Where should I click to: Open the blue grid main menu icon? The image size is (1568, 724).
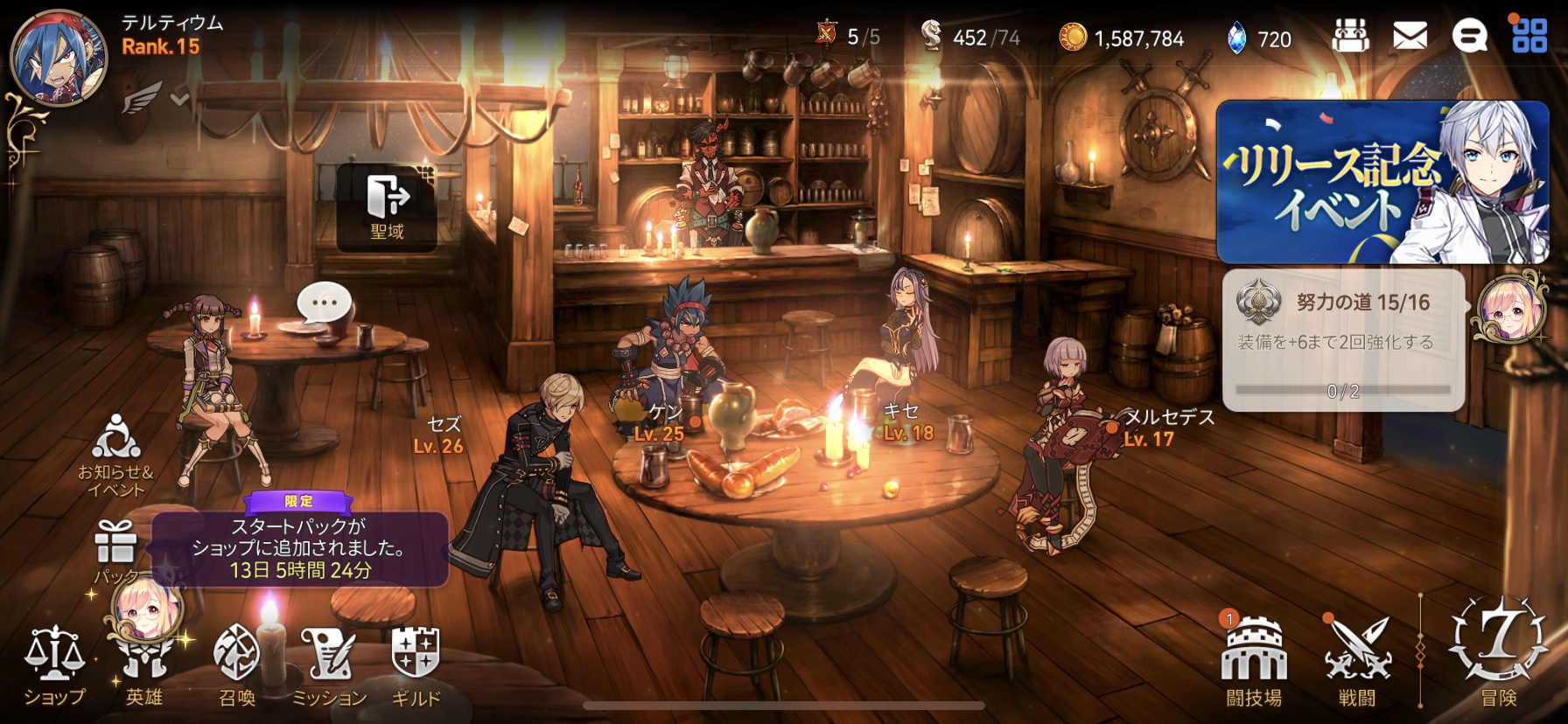pyautogui.click(x=1529, y=36)
